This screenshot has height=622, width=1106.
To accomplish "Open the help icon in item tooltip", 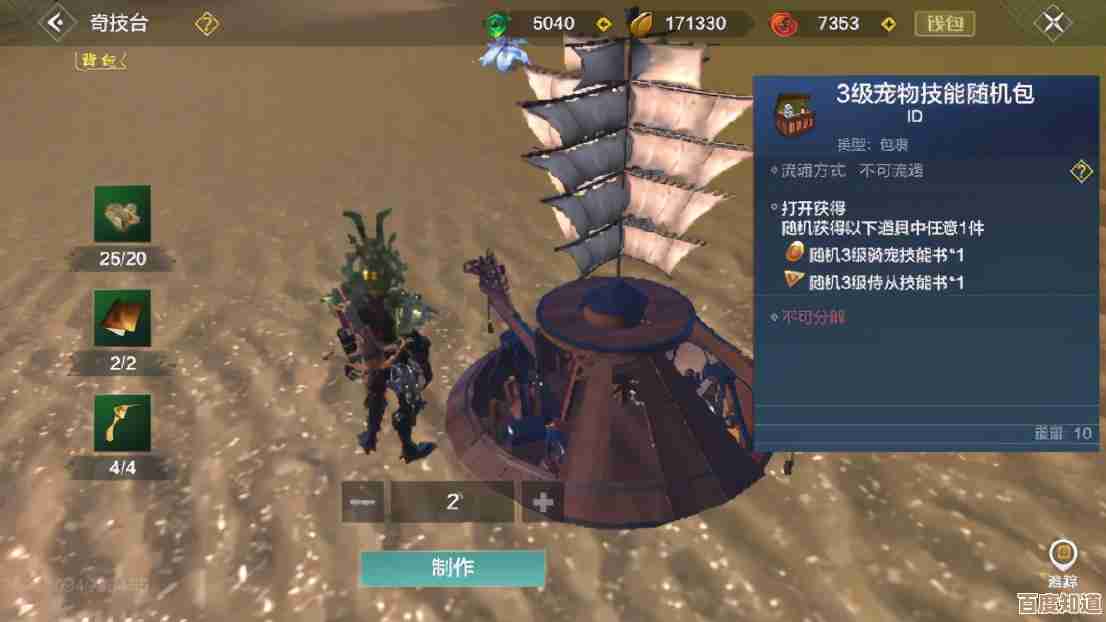I will pyautogui.click(x=1081, y=171).
